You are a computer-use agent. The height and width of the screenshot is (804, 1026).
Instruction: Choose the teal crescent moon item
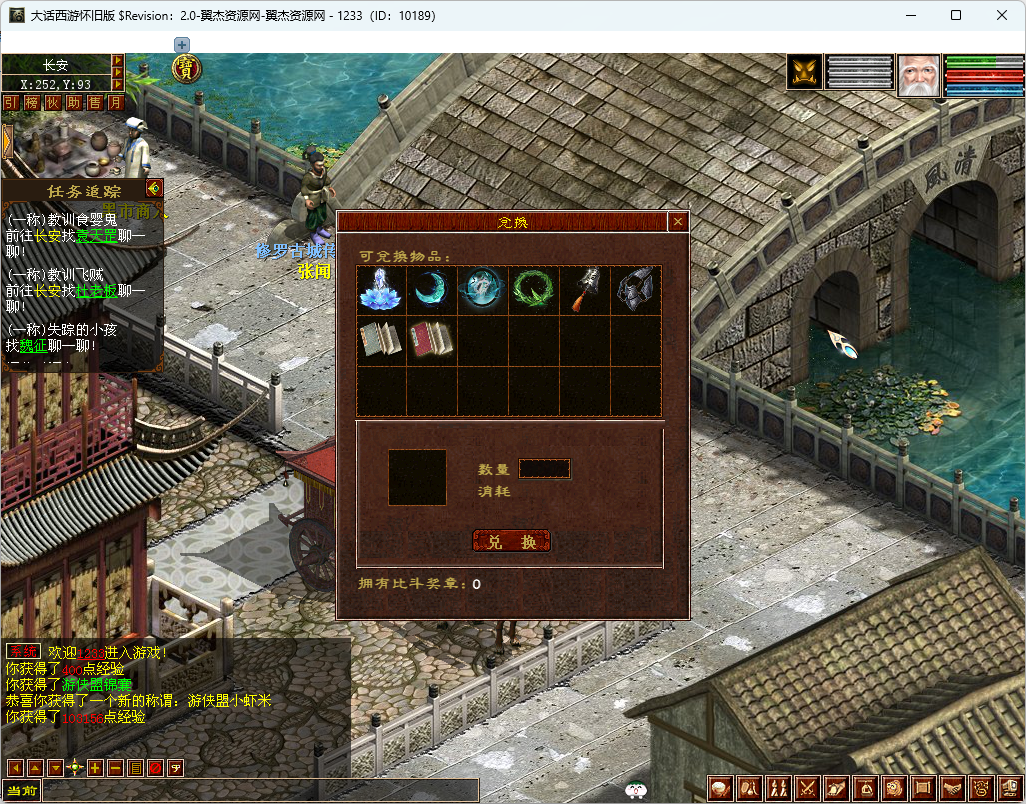(x=432, y=290)
